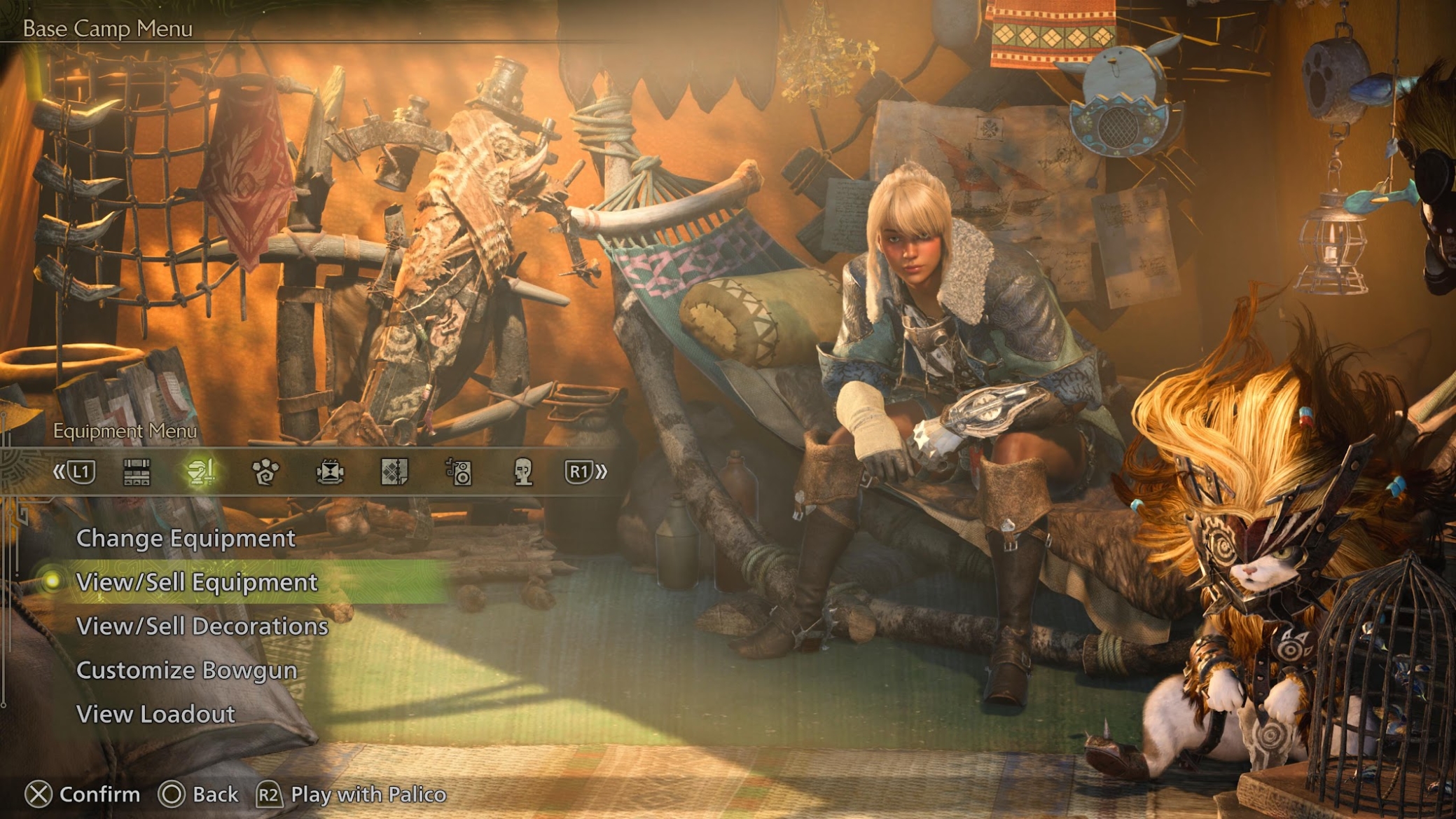
Task: Switch to the character head tab
Action: pos(523,472)
